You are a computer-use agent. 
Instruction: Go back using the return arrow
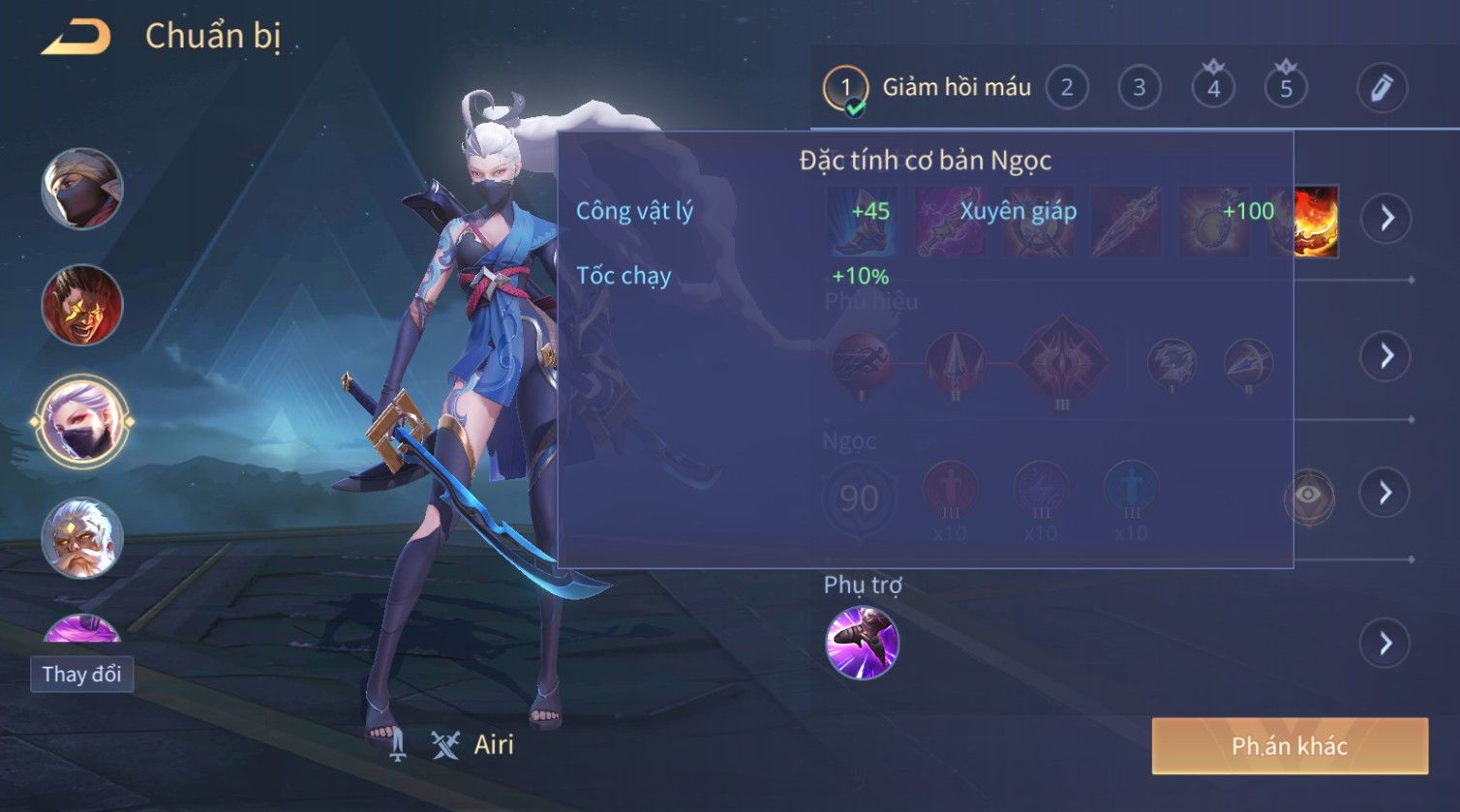pos(76,38)
